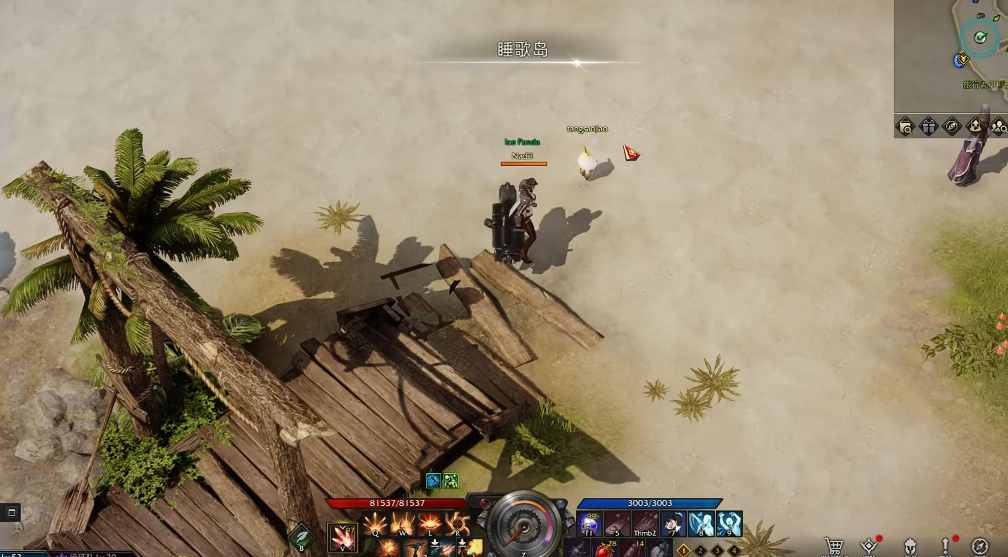Switch to hotbar preset 1
The height and width of the screenshot is (557, 1008).
685,549
